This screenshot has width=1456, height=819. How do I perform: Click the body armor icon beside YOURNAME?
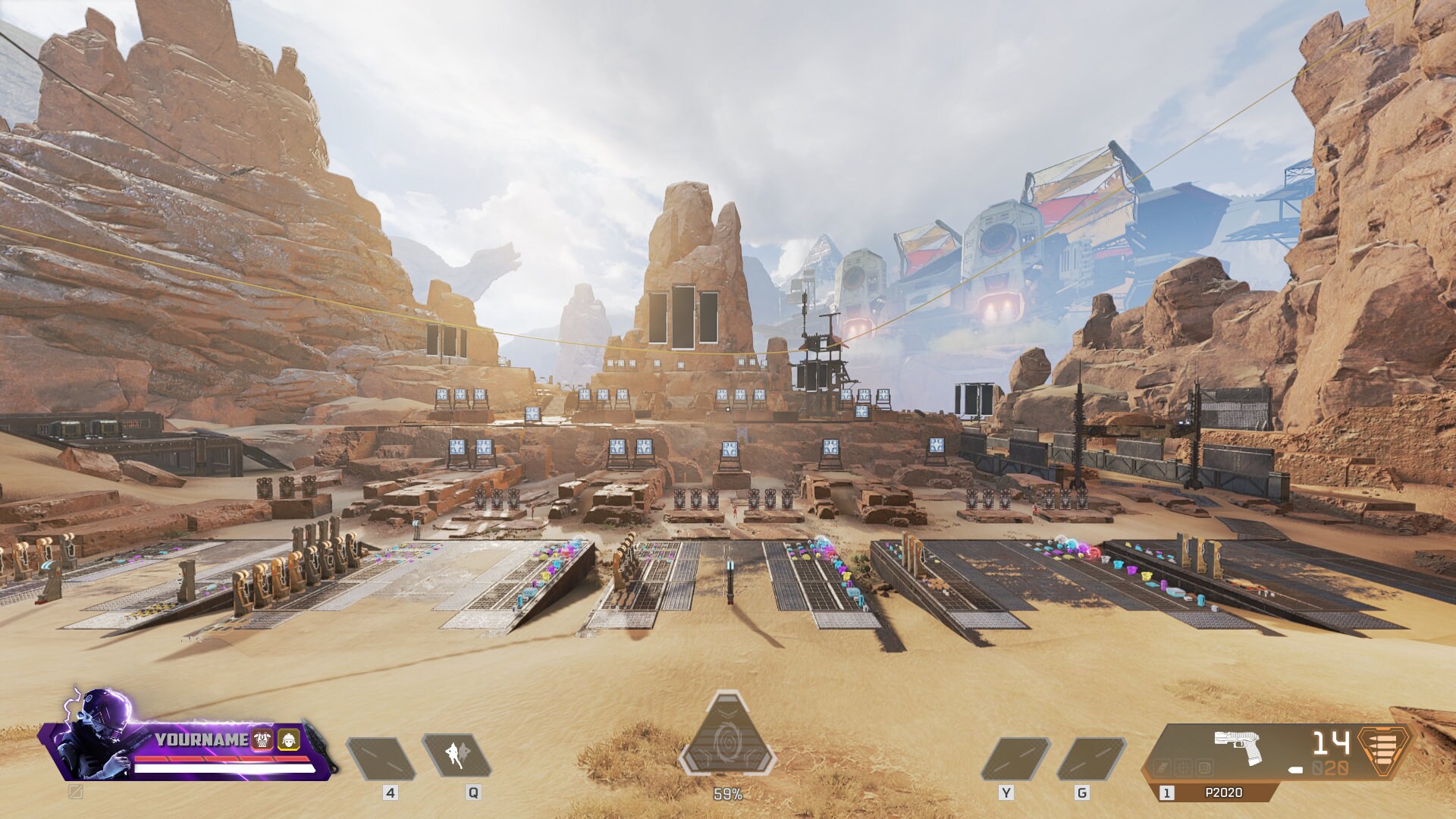(261, 739)
